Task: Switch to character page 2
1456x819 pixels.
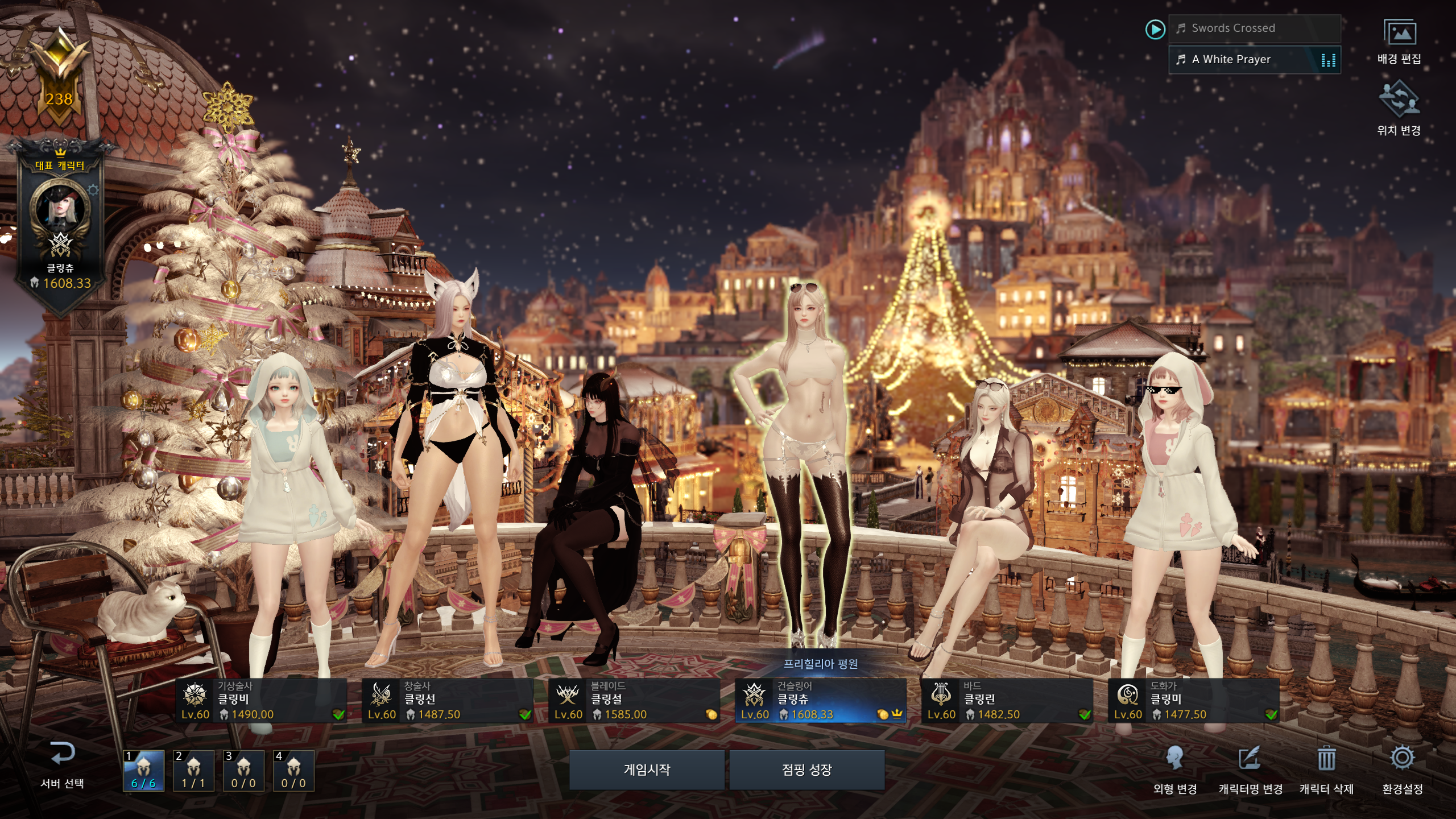Action: pyautogui.click(x=193, y=771)
